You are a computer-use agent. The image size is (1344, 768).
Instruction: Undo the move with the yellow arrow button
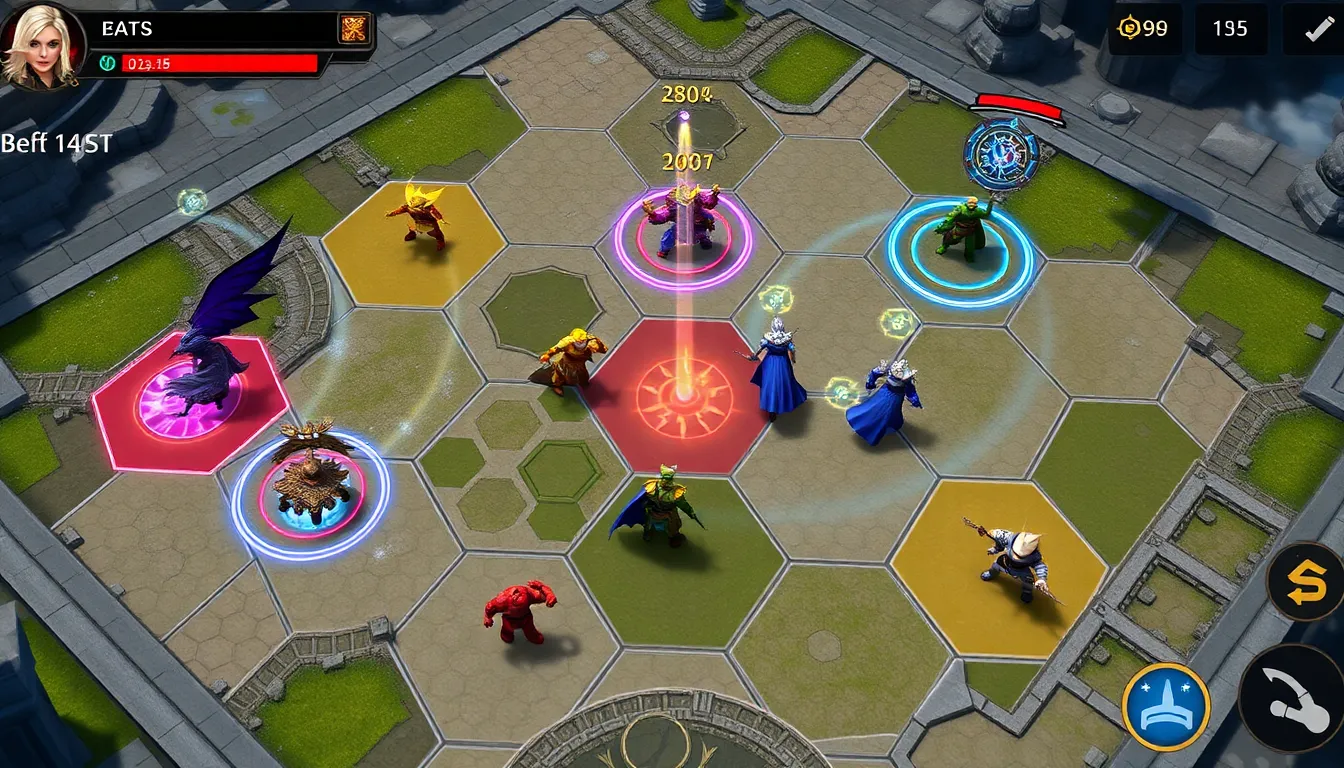[1304, 581]
